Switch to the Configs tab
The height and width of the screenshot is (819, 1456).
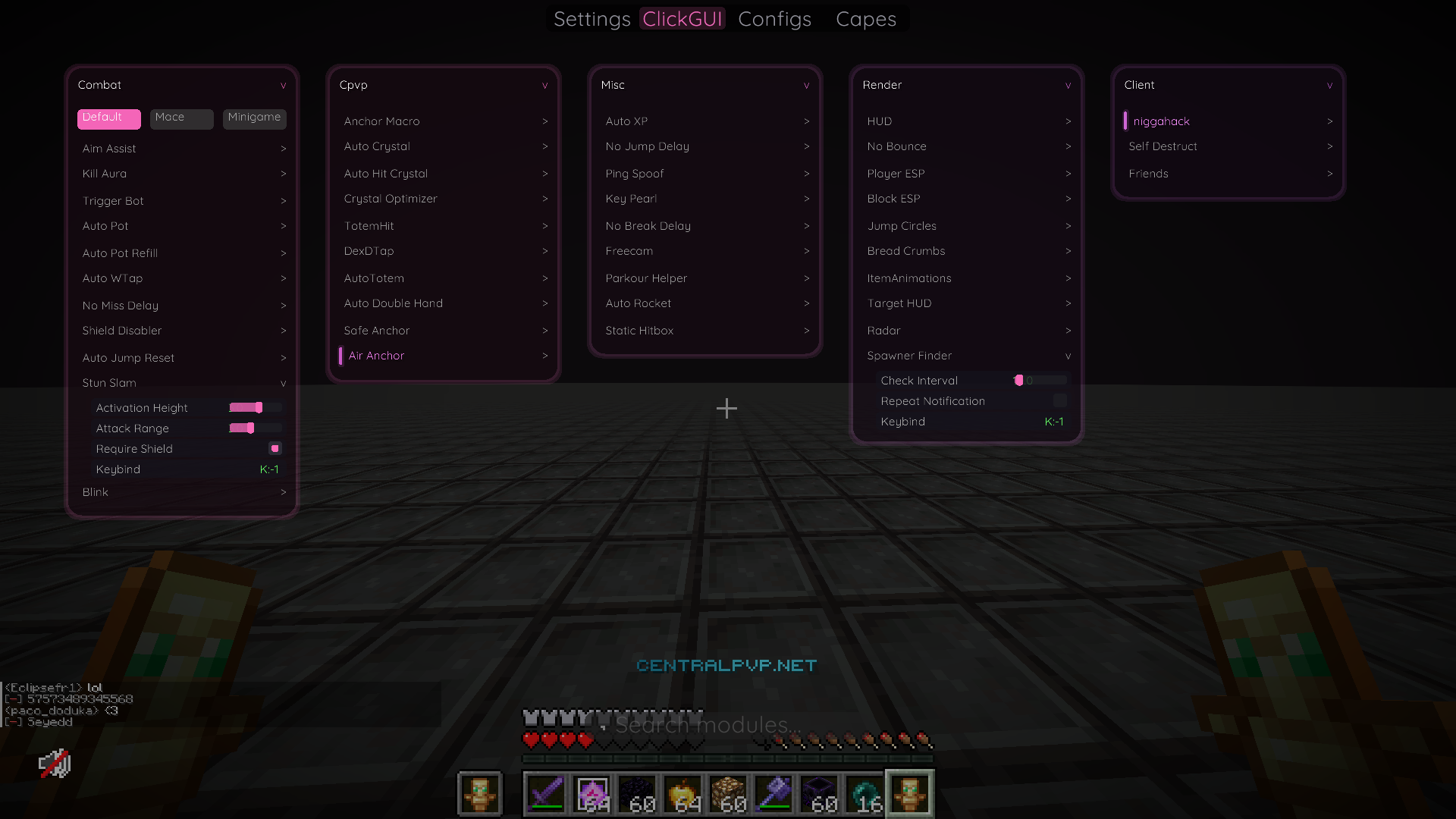(774, 19)
